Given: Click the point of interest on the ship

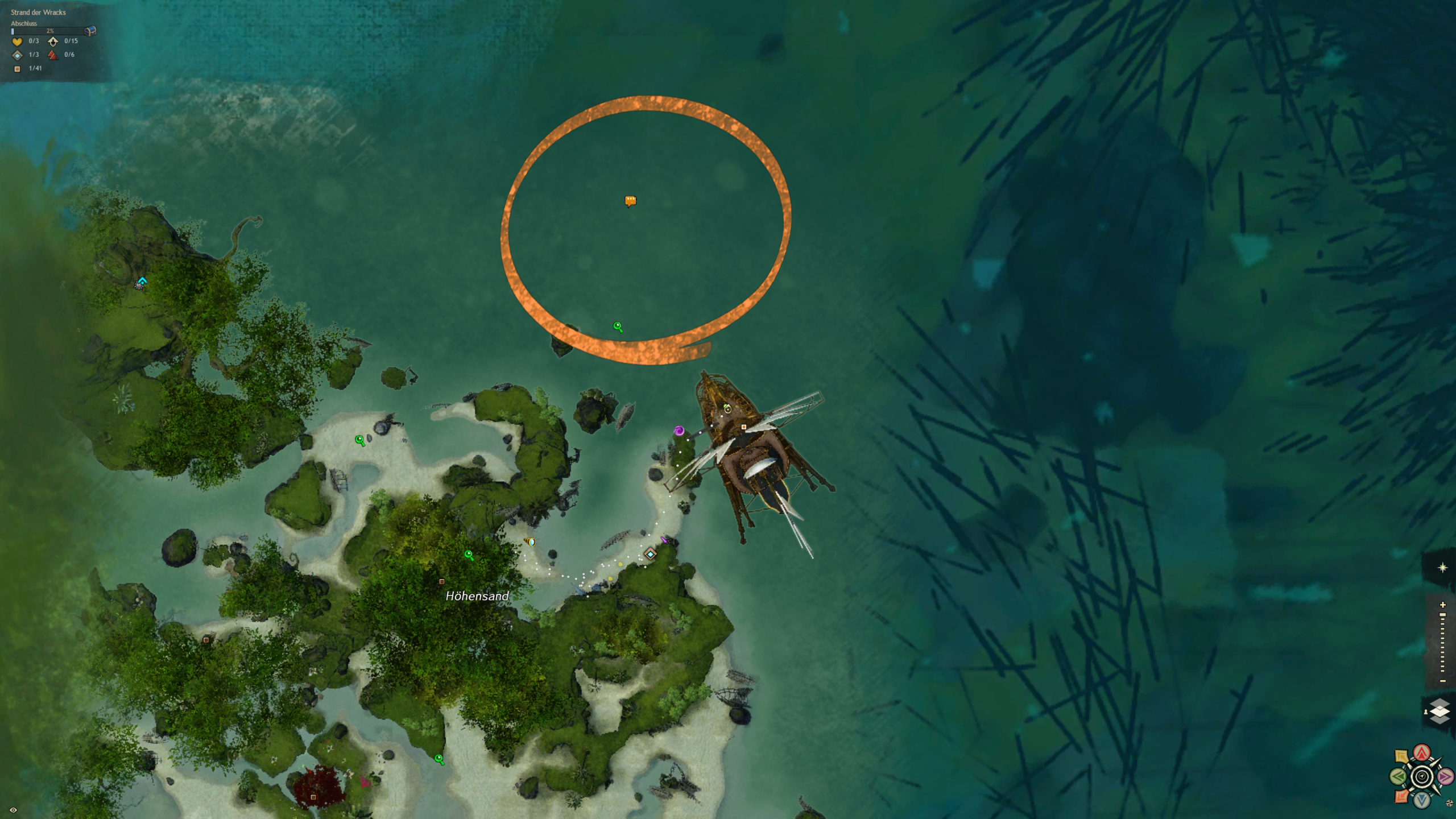Looking at the screenshot, I should click(743, 427).
